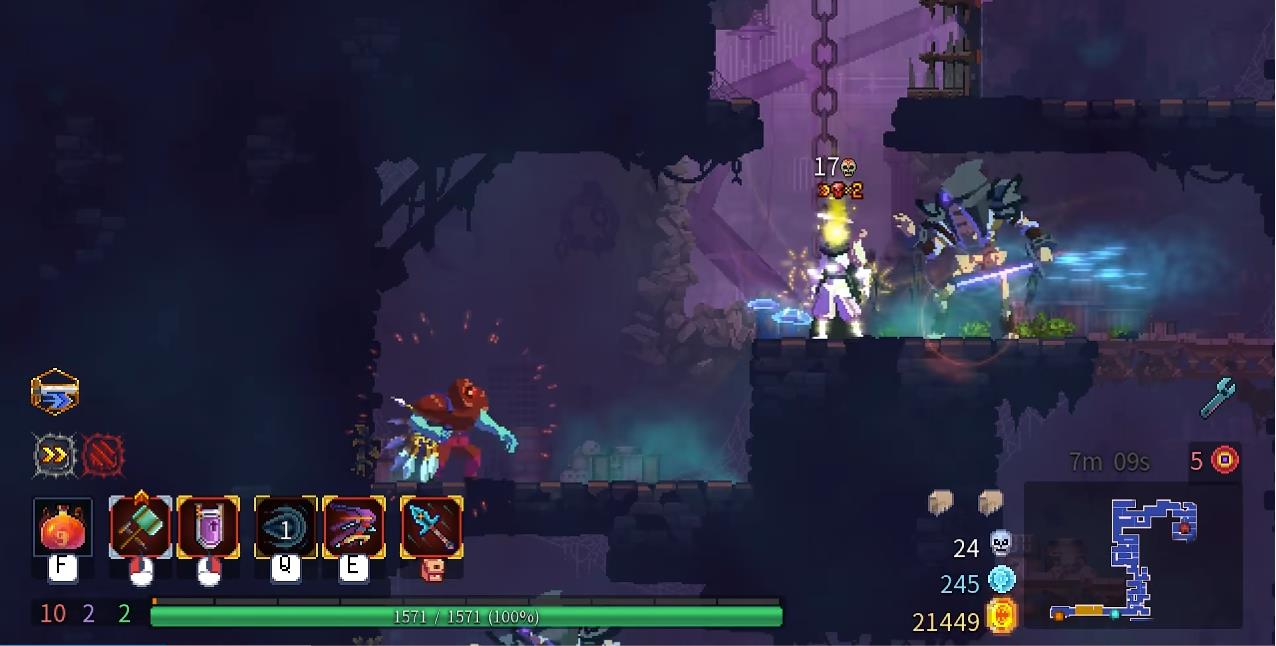Click the blue wrench icon
The width and height of the screenshot is (1276, 646).
pos(1218,397)
